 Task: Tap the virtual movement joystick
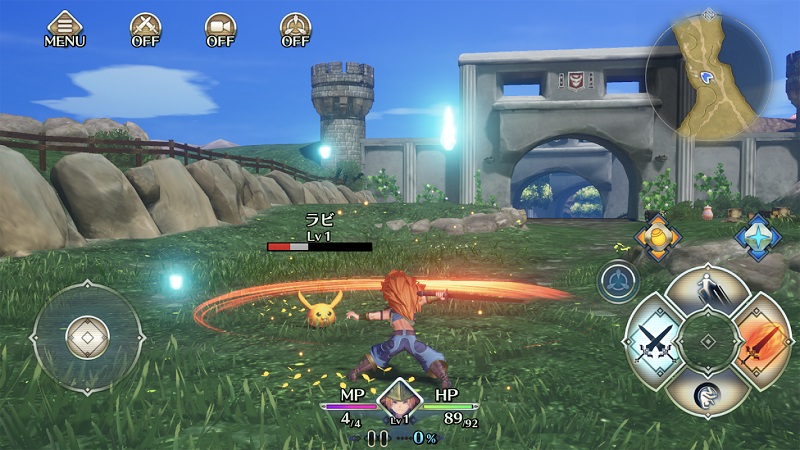tap(88, 337)
